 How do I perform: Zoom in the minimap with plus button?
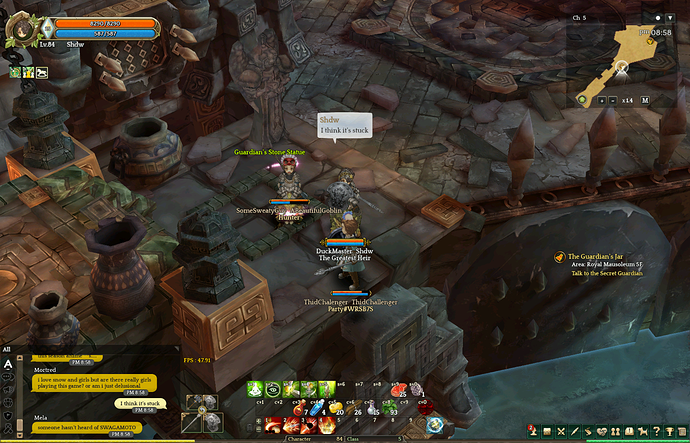(x=602, y=100)
